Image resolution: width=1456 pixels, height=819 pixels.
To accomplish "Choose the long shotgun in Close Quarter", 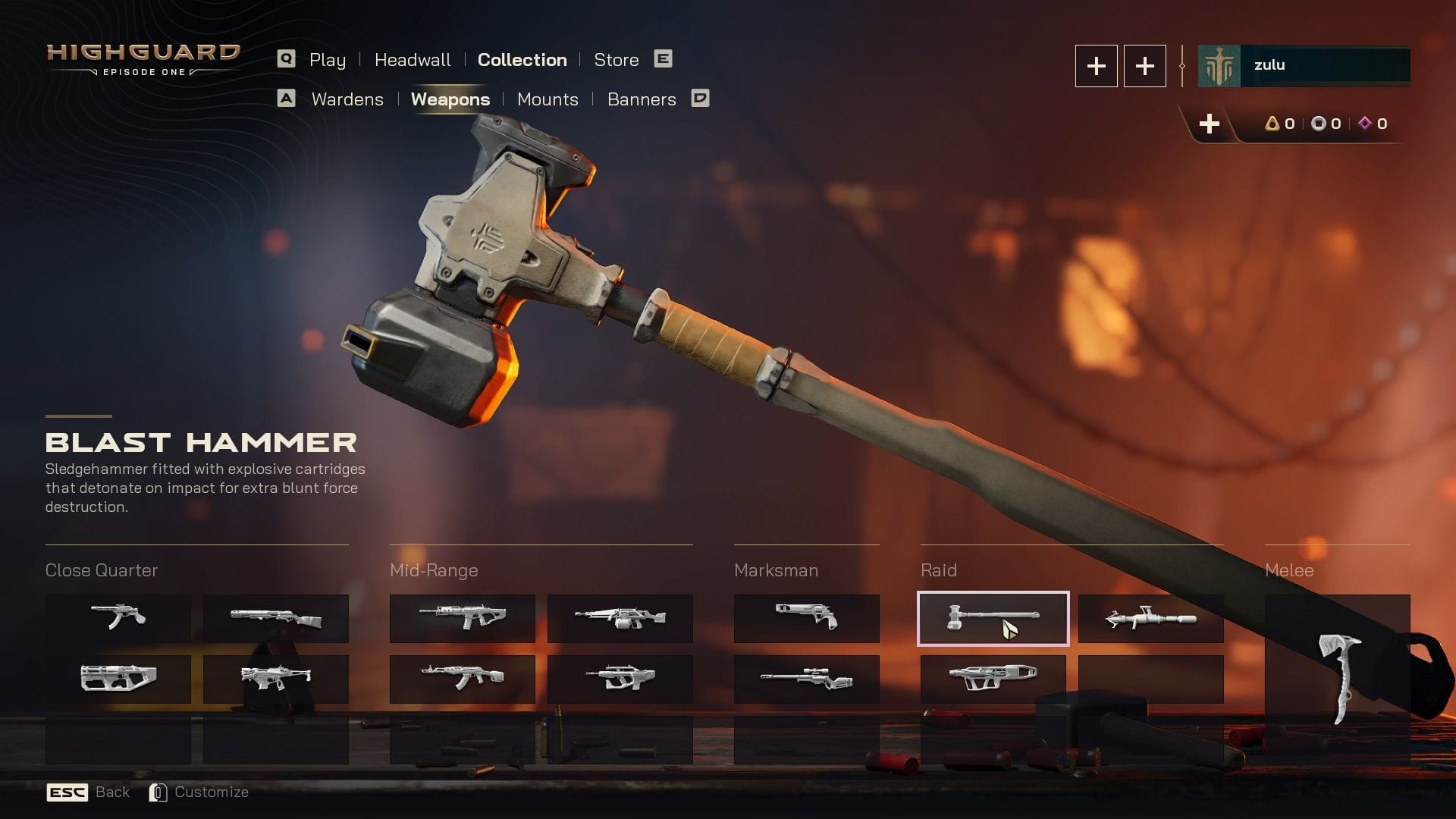I will pos(275,618).
